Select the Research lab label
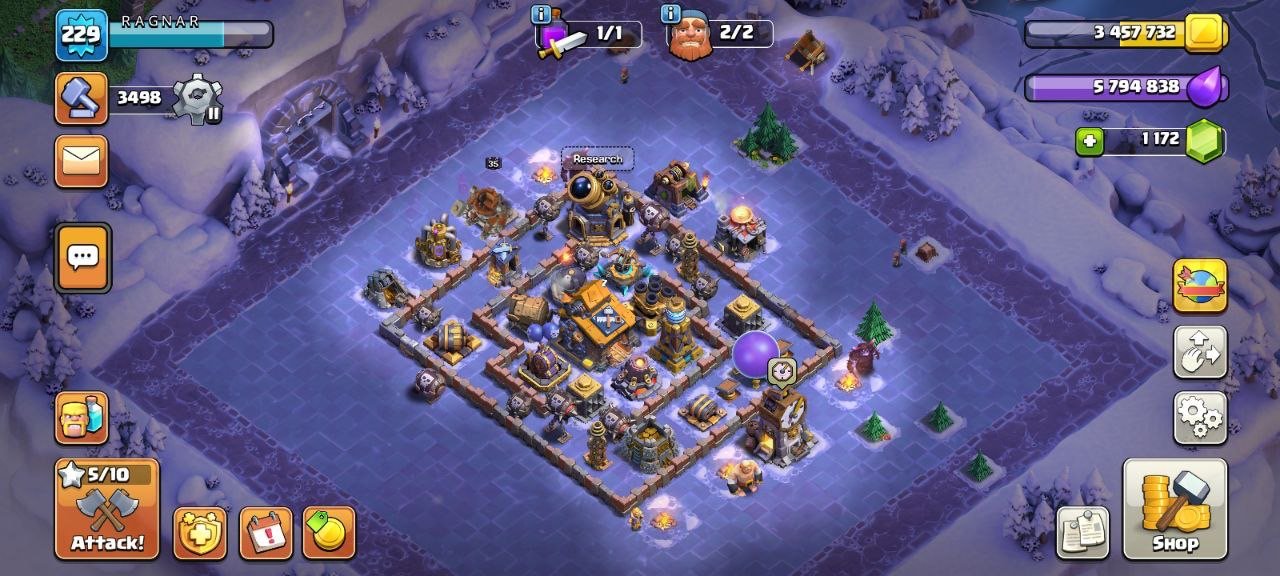The height and width of the screenshot is (576, 1280). 597,159
